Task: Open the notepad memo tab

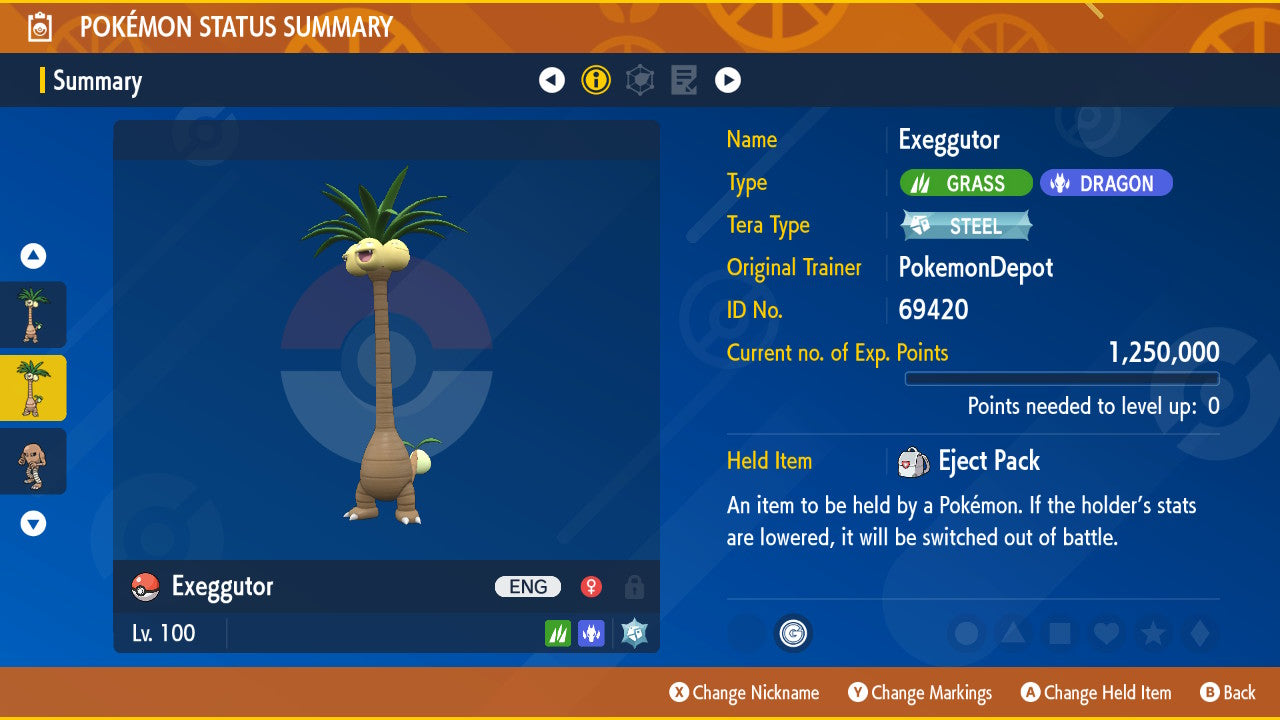Action: pyautogui.click(x=684, y=80)
